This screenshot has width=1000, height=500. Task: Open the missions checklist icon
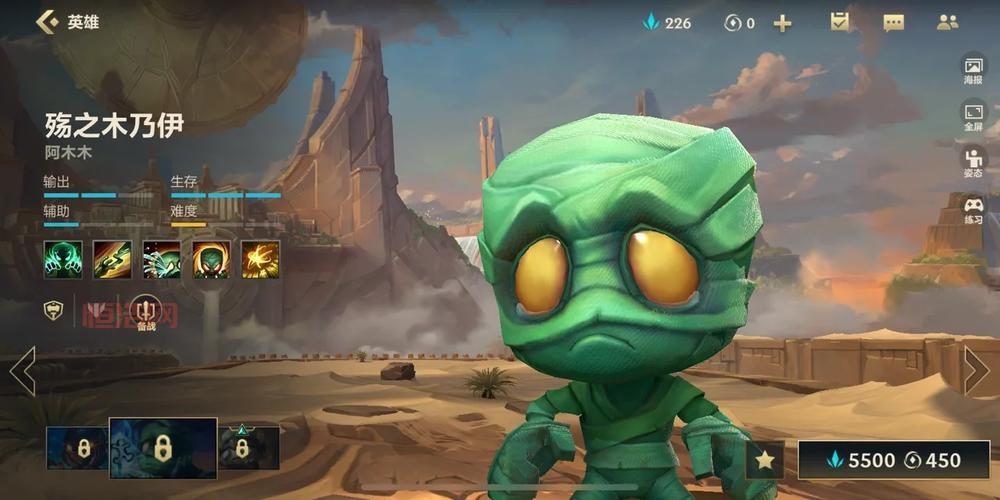(840, 22)
